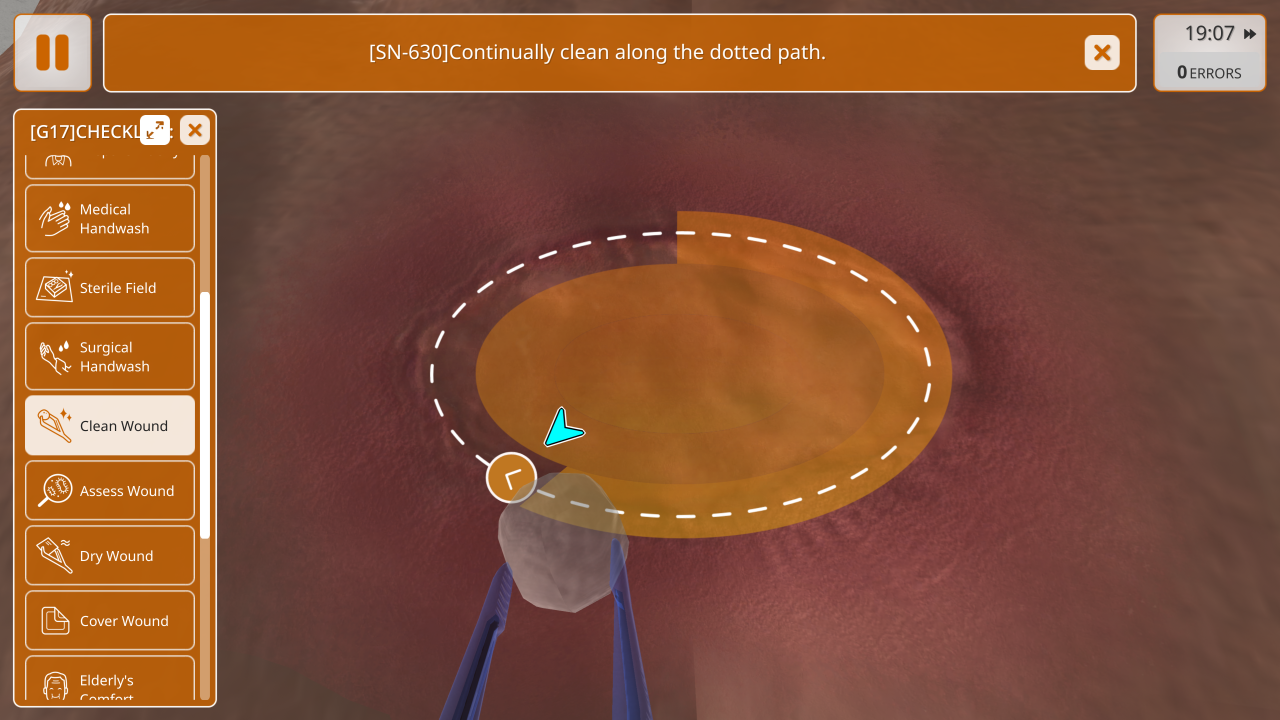
Task: Dismiss the clean-along-path instruction banner
Action: point(1102,52)
